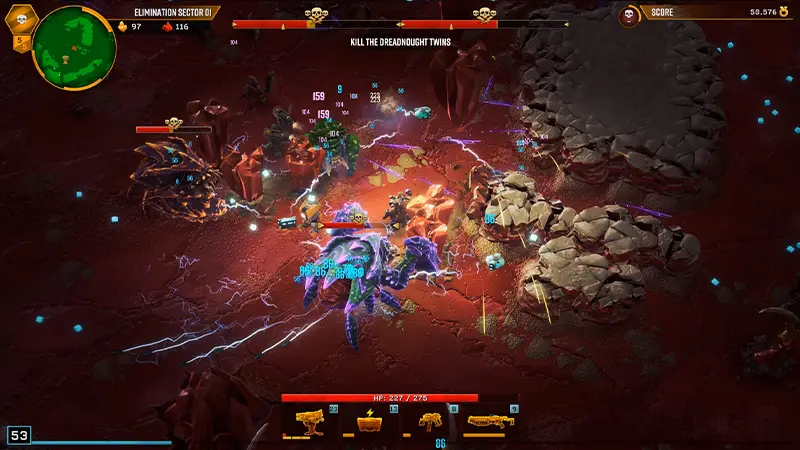Select the turret weapon slot
The width and height of the screenshot is (800, 450).
pyautogui.click(x=310, y=424)
